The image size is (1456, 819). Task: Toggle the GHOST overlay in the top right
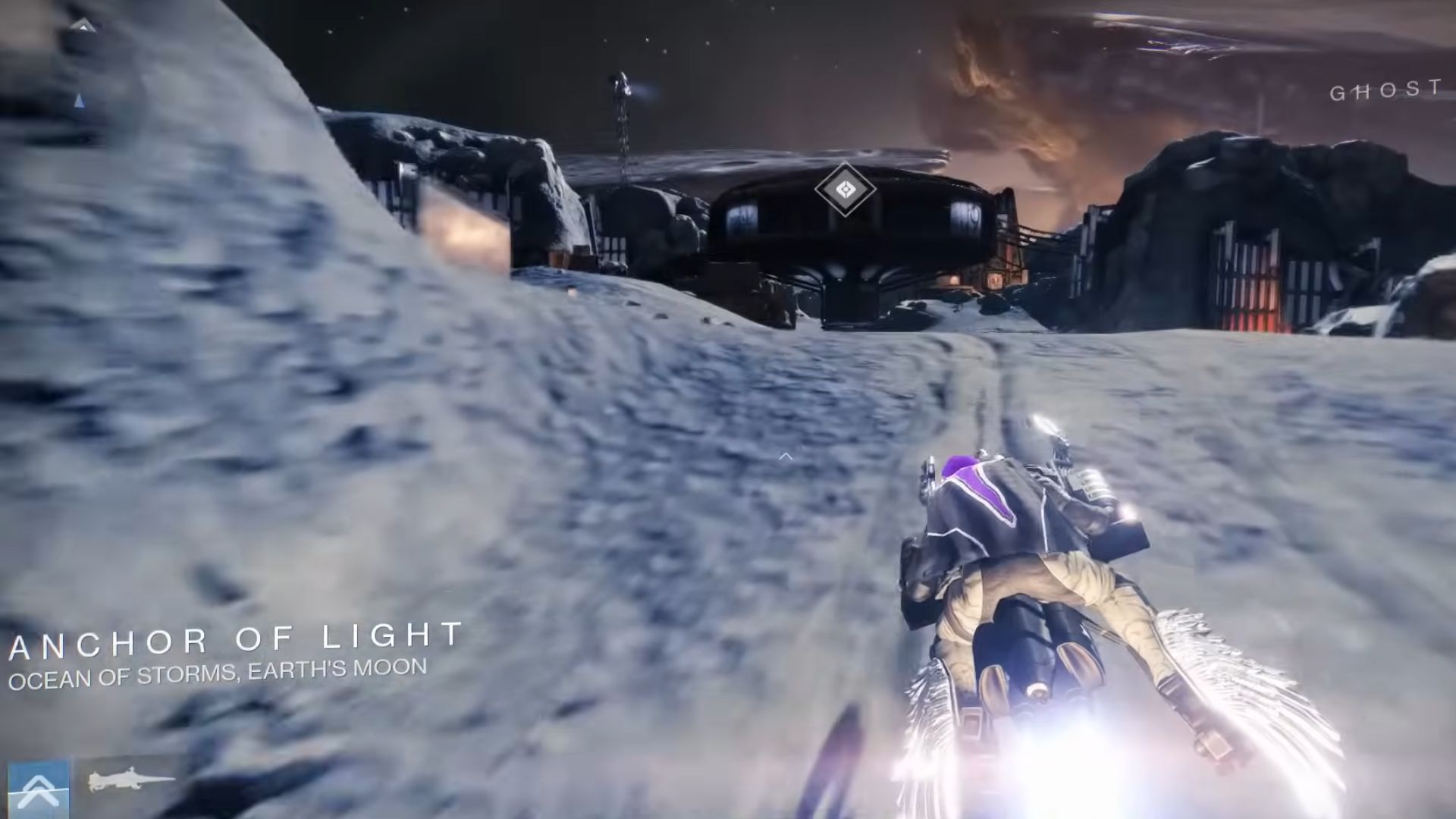pyautogui.click(x=1386, y=93)
